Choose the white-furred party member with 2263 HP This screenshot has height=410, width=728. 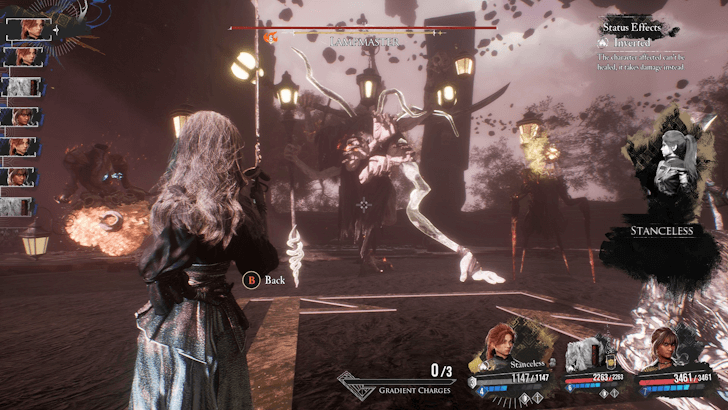point(588,350)
